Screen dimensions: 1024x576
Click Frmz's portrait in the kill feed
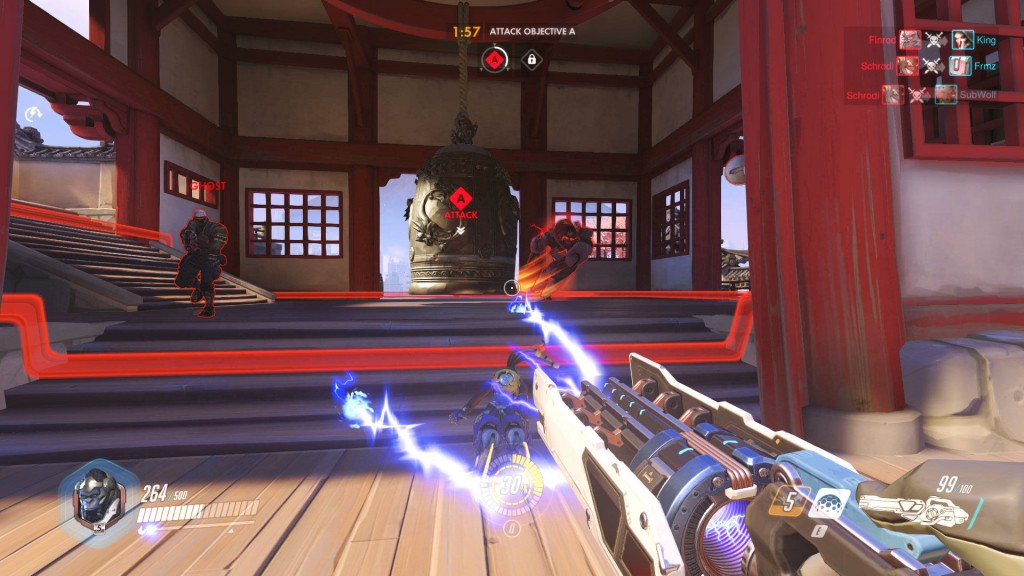click(960, 67)
